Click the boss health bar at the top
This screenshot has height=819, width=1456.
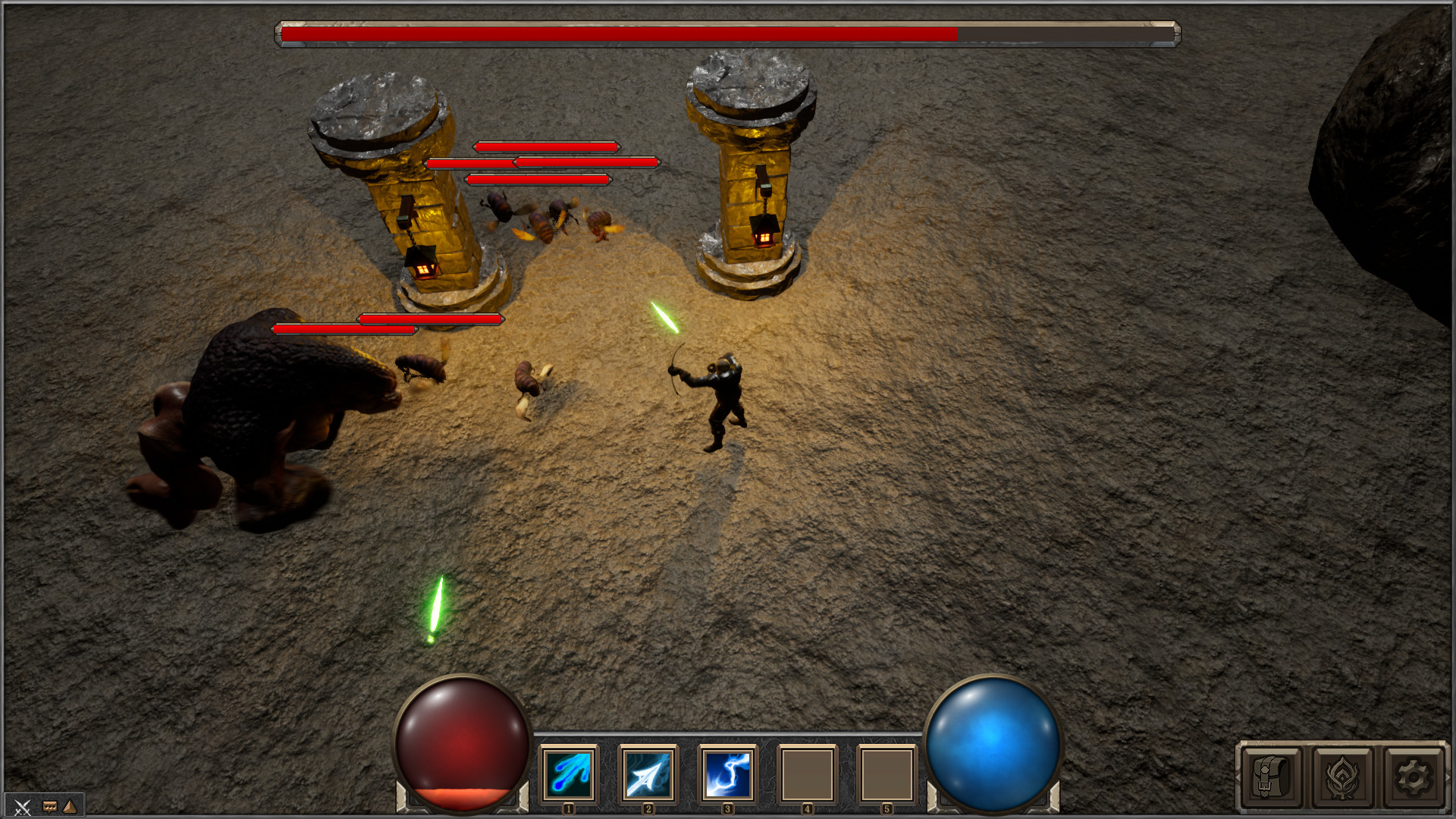[726, 33]
